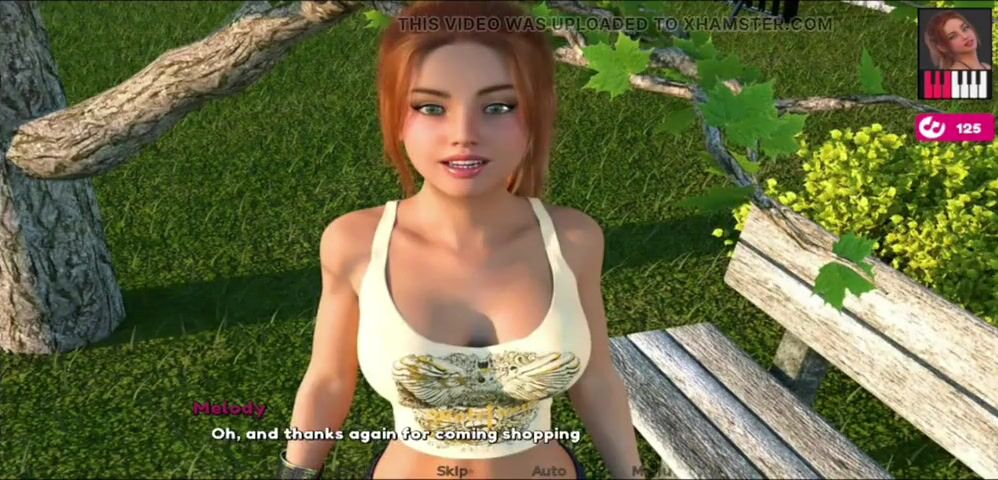Enable Auto dialogue advance
This screenshot has height=480, width=998.
point(548,470)
